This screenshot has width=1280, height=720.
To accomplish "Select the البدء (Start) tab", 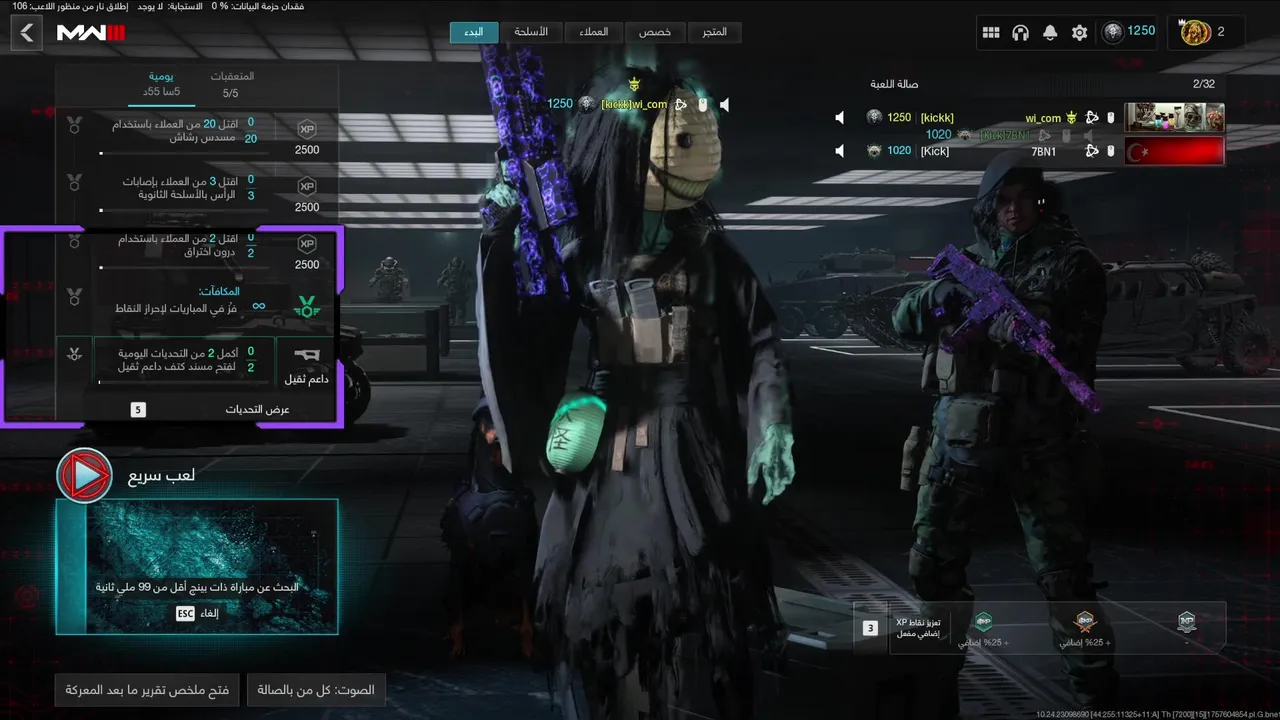I will (x=474, y=32).
